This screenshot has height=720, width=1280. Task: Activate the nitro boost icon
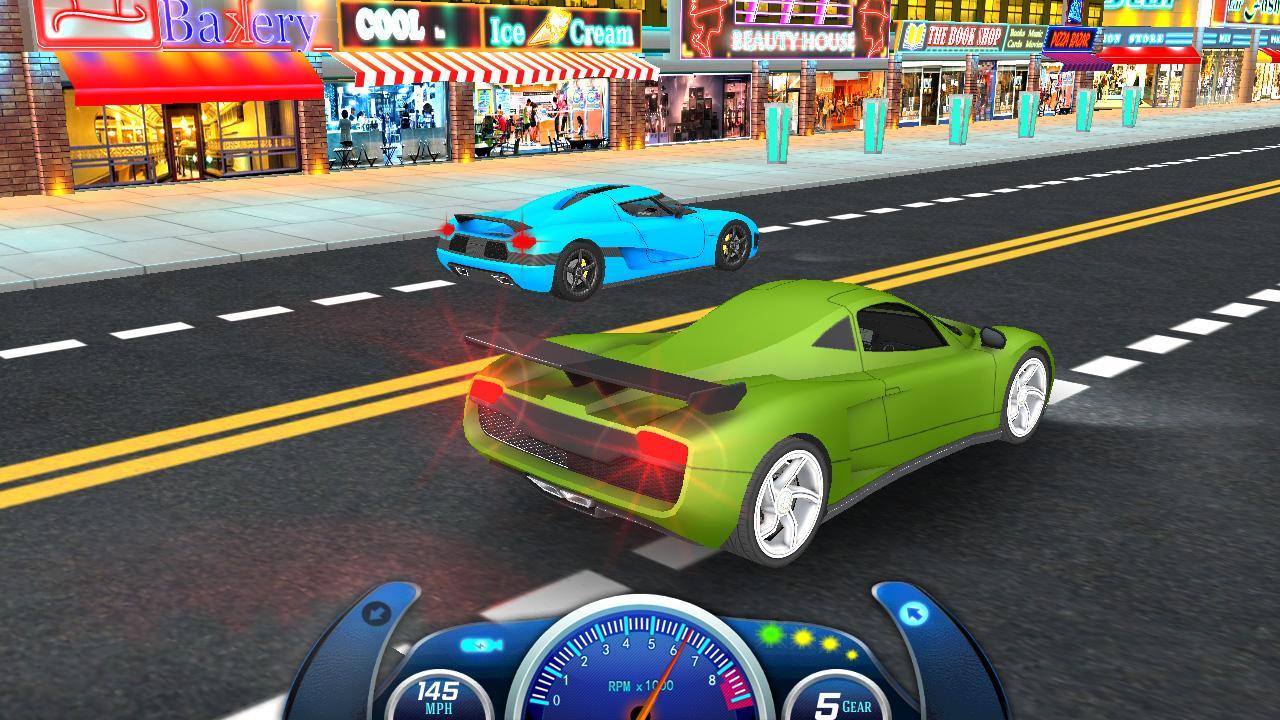pyautogui.click(x=481, y=645)
